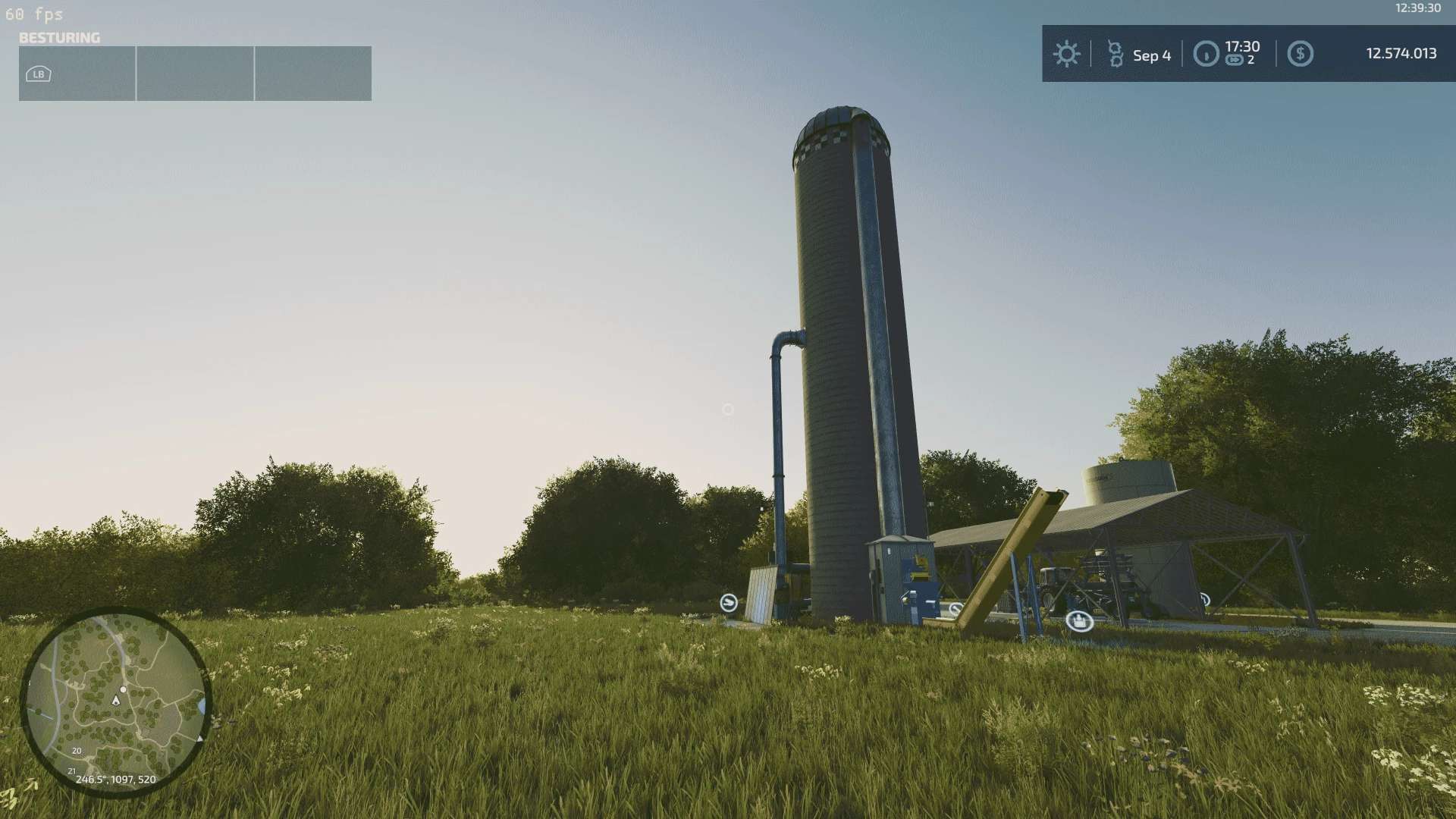
Task: Select the season calendar icon beside Sep 4
Action: tap(1115, 54)
